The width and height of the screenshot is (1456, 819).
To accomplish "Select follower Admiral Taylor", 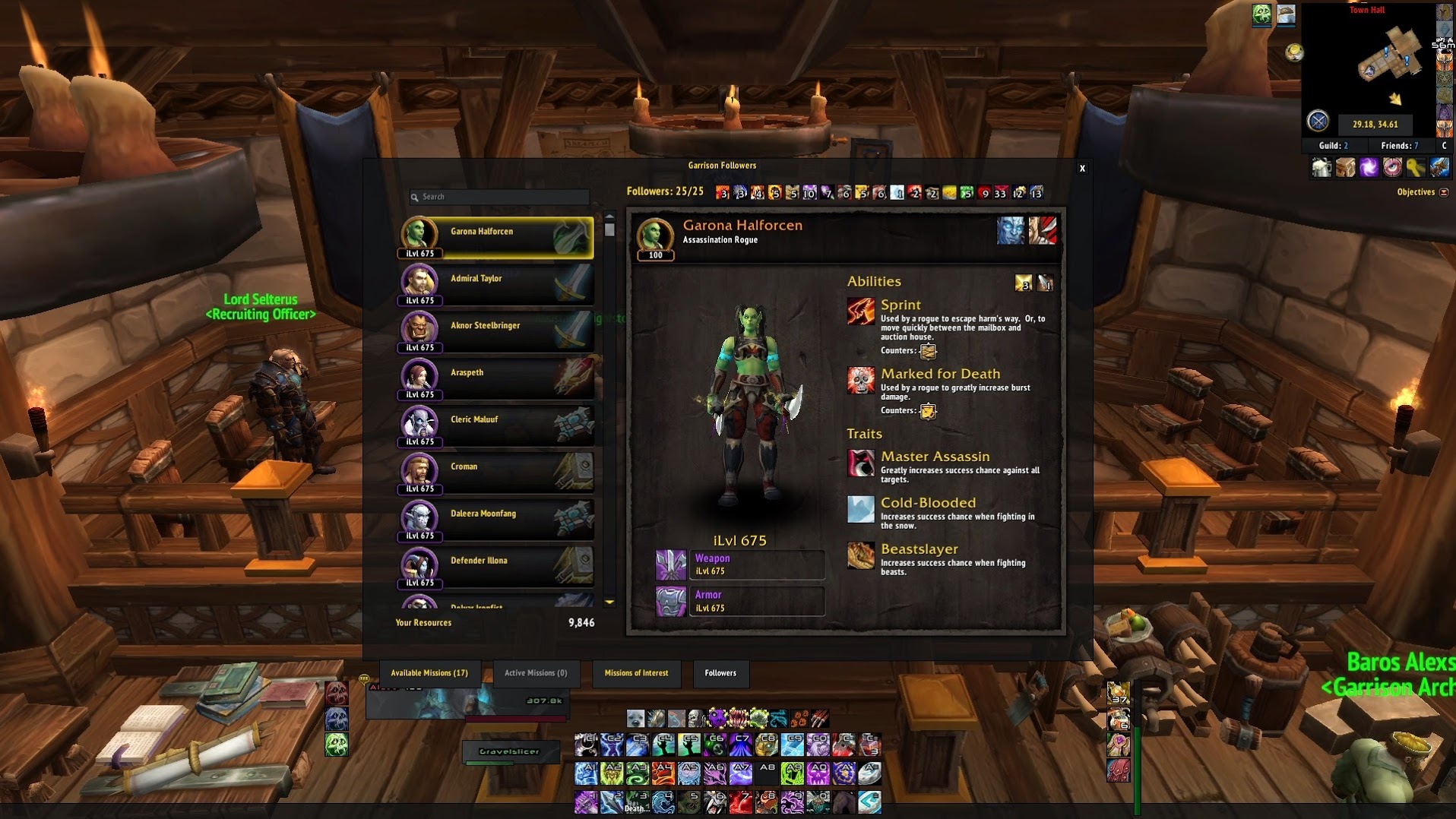I will click(x=496, y=284).
